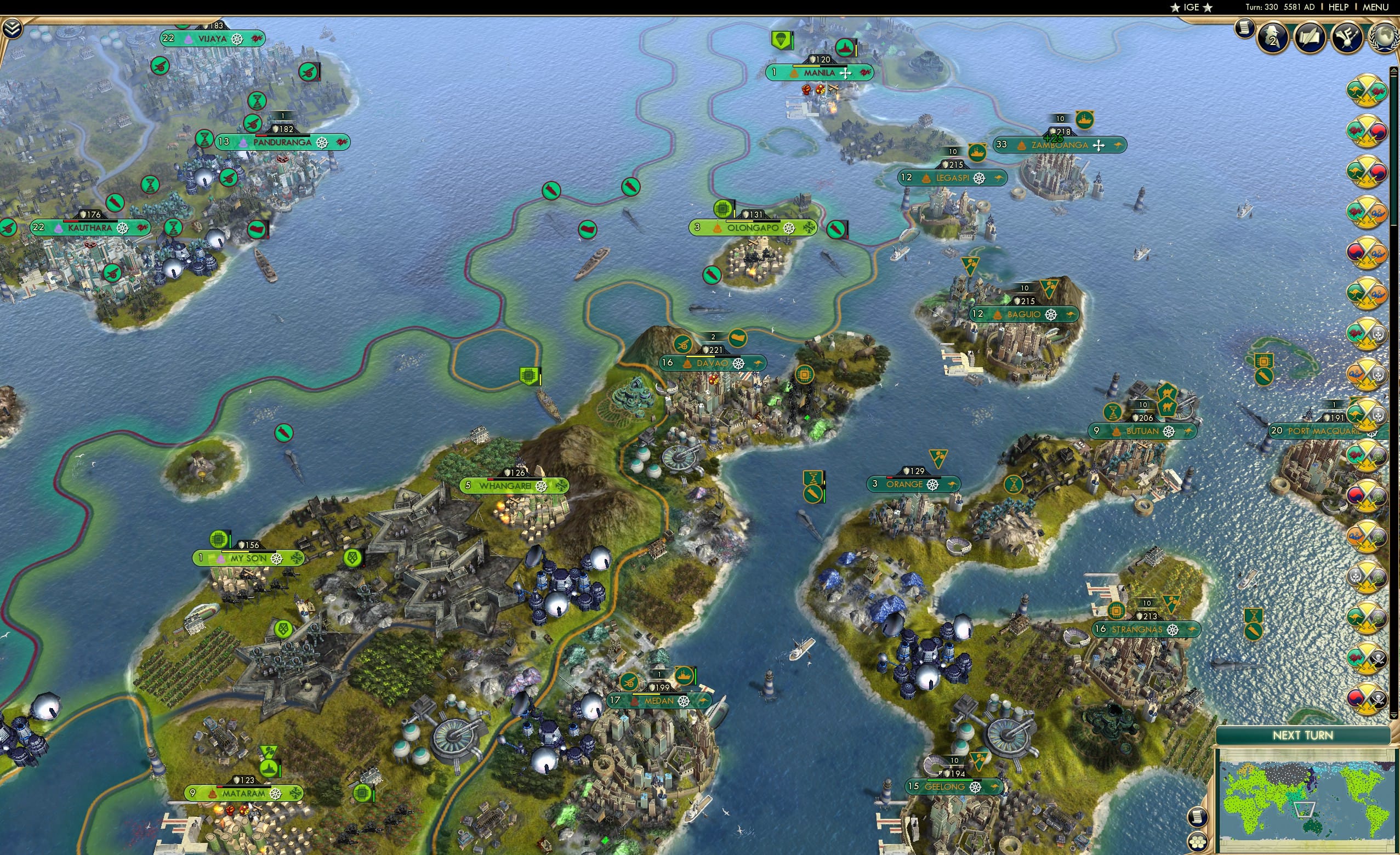Open the notification log scroll icon
This screenshot has width=1400, height=855.
tap(1244, 30)
